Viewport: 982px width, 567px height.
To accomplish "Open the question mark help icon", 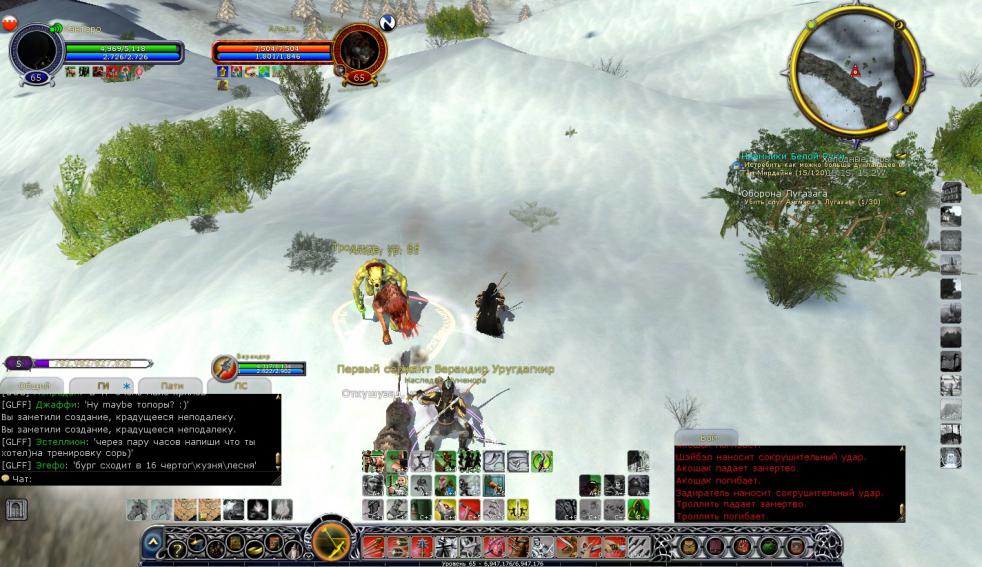I will coord(175,546).
